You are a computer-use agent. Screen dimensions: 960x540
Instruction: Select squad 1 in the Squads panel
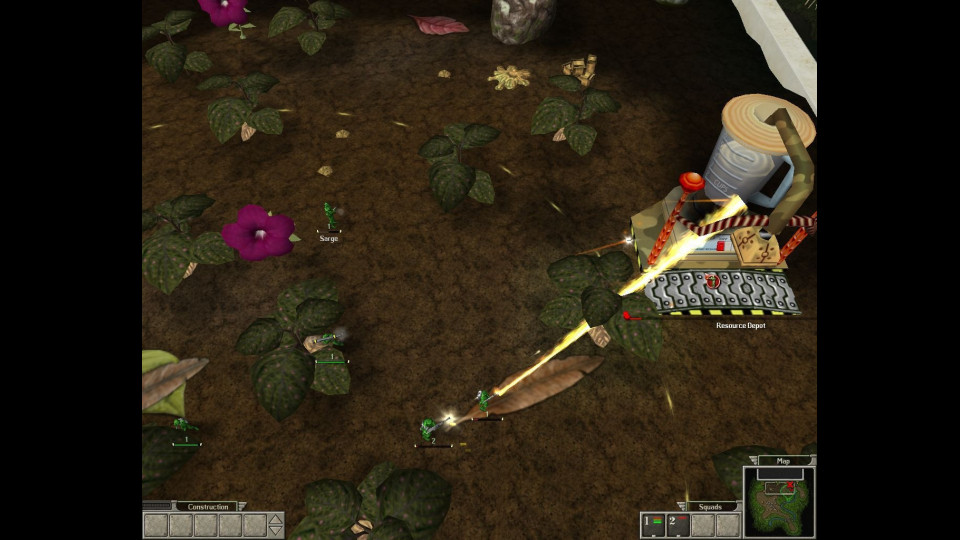(653, 525)
